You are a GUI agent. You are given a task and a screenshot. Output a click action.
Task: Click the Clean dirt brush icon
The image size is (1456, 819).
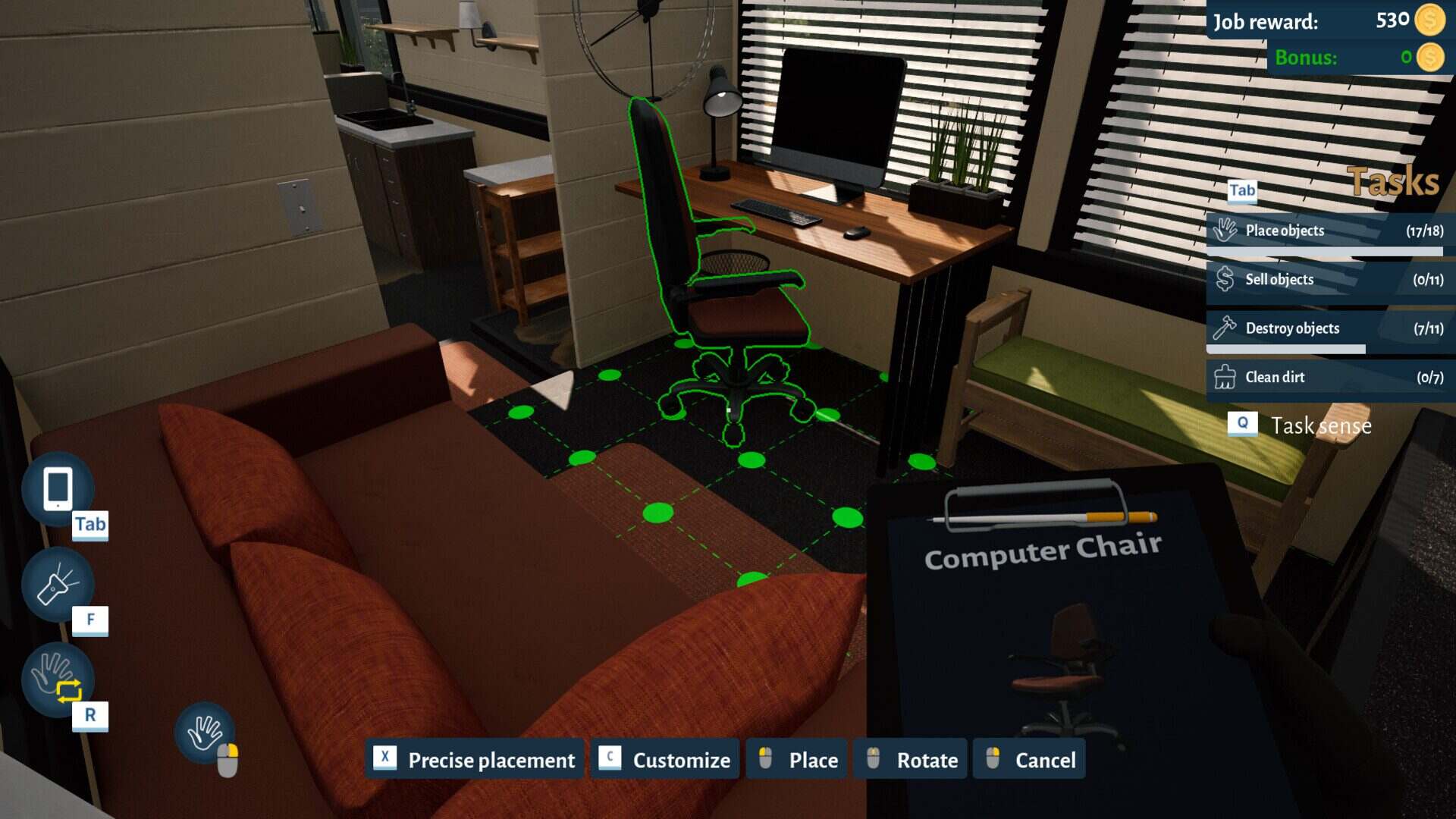click(1226, 377)
